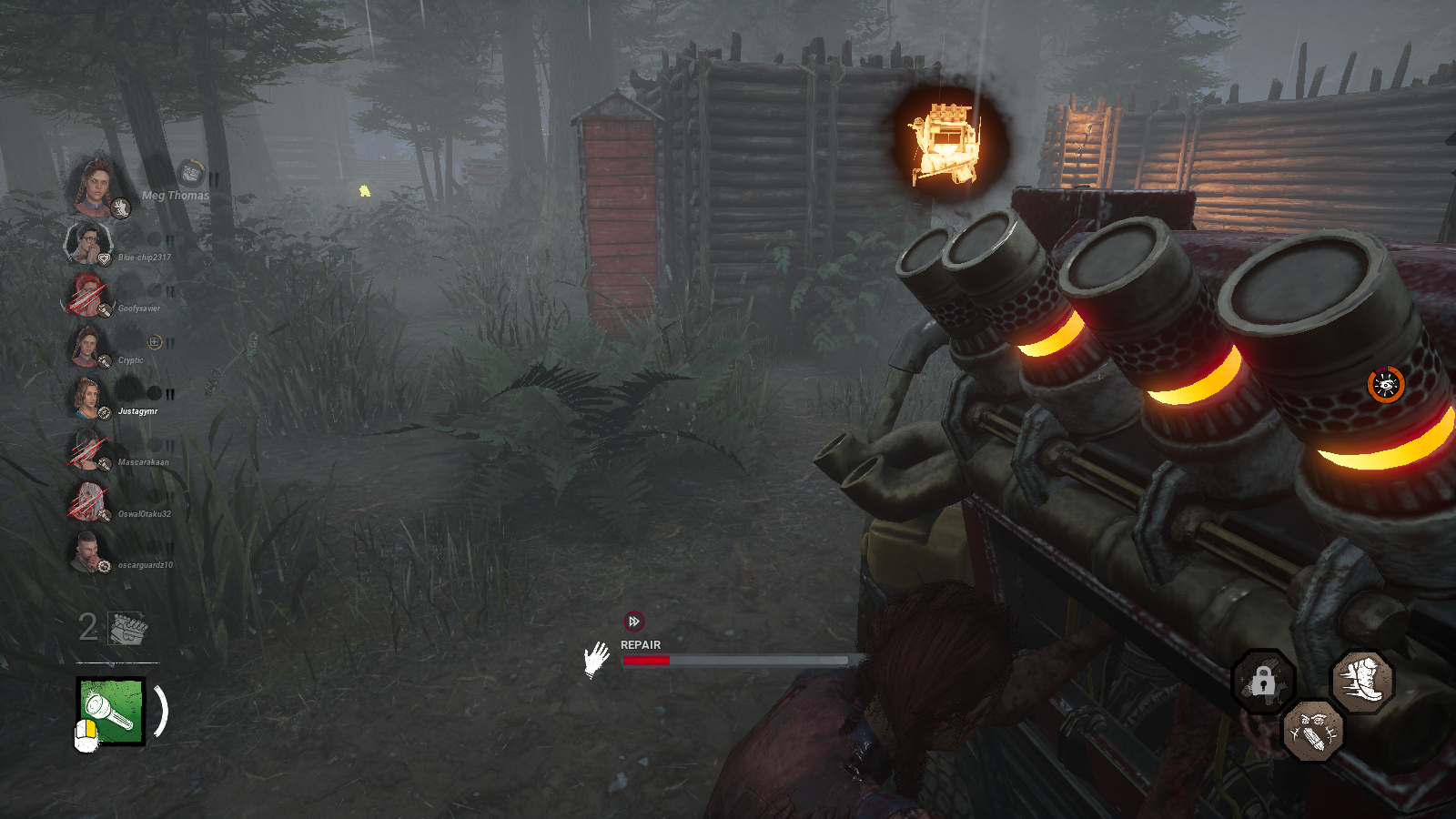Click the double-arrow icon above Repair
Screen dimensions: 1456x819
pos(633,622)
